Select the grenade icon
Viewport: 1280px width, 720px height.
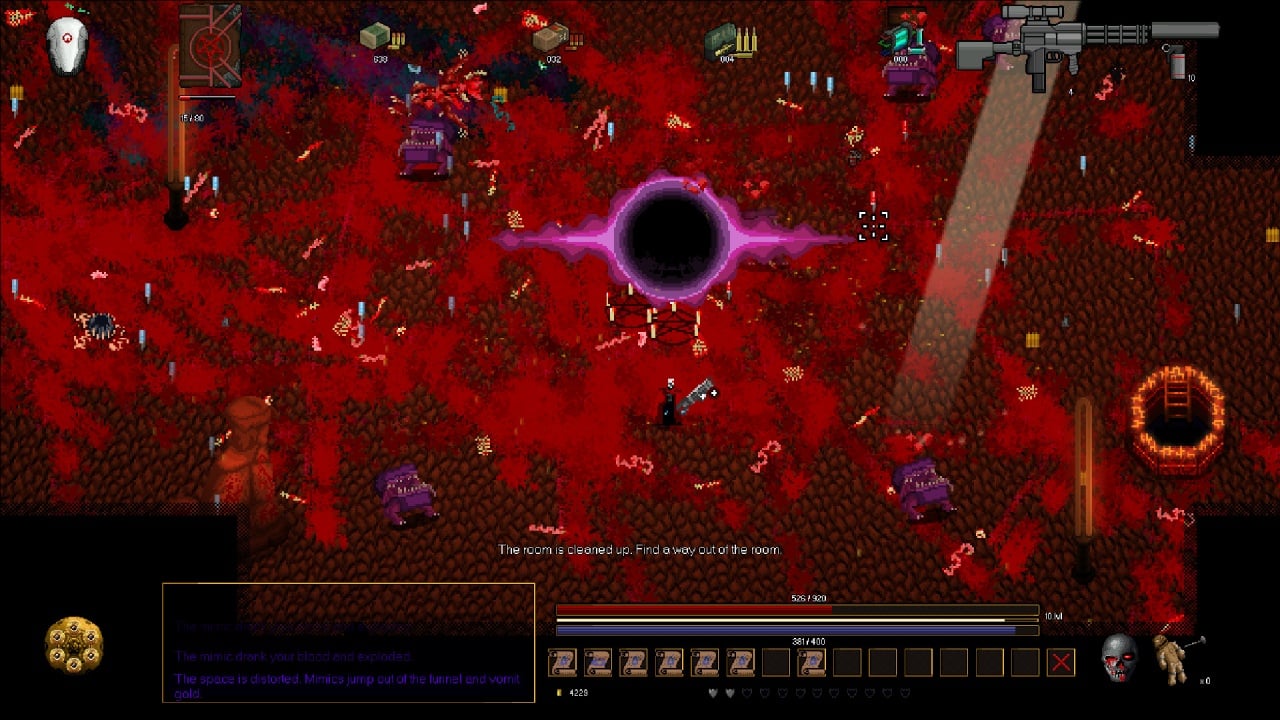(x=1178, y=62)
